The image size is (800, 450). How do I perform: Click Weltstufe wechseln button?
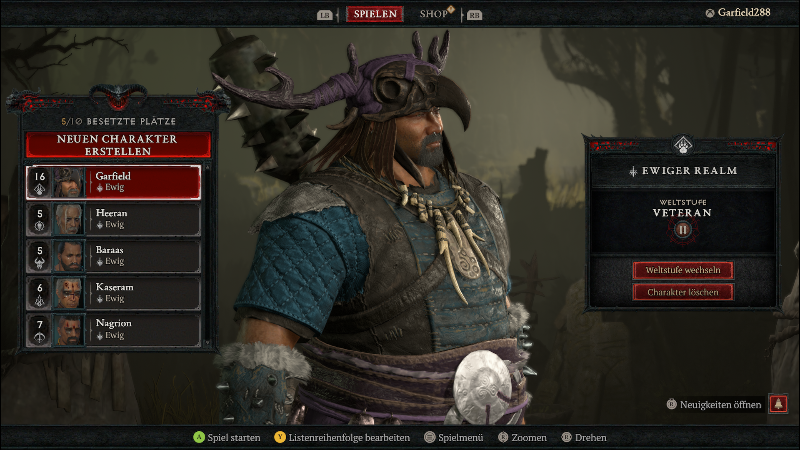pyautogui.click(x=683, y=270)
